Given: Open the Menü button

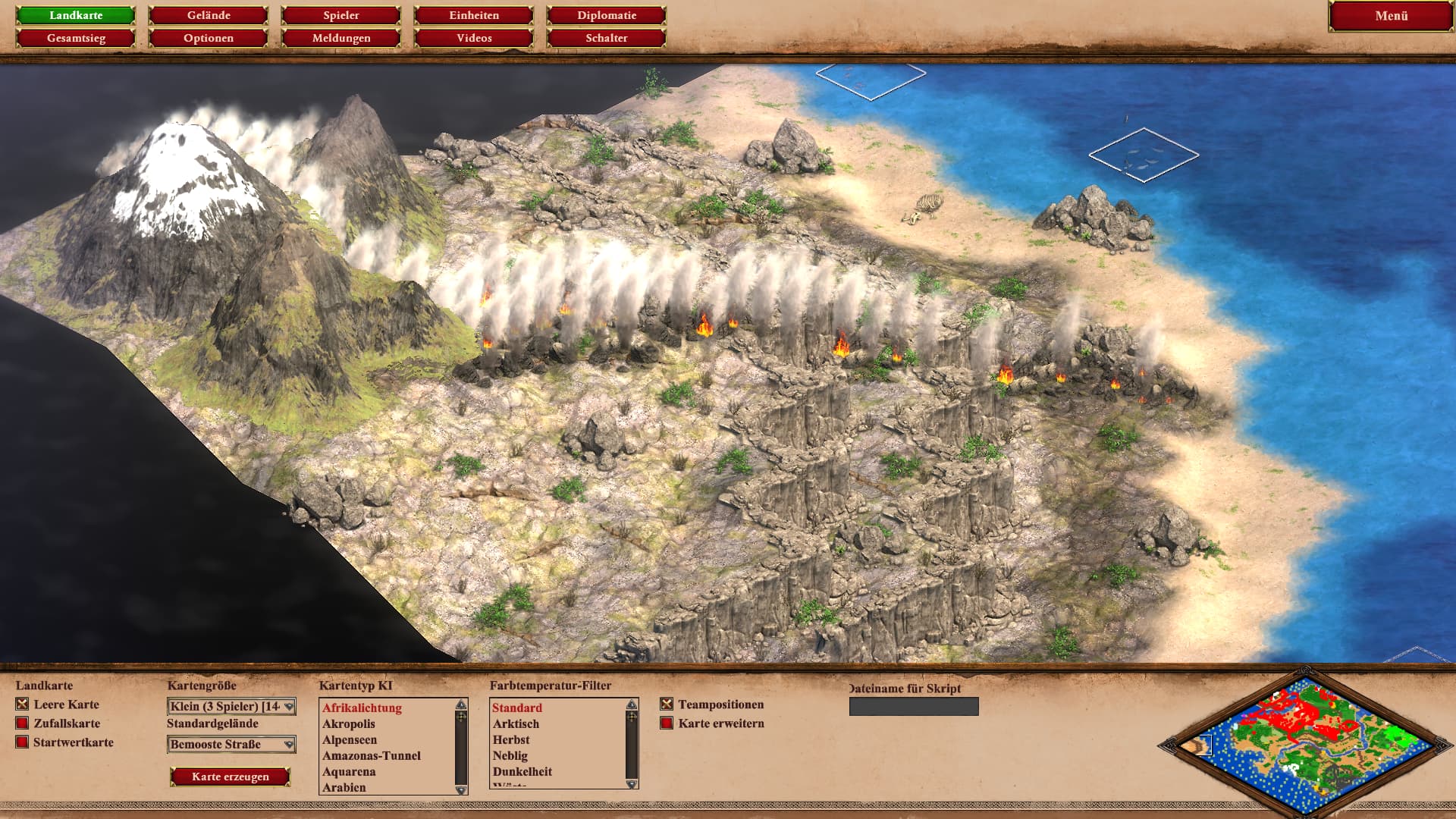Looking at the screenshot, I should tap(1391, 16).
